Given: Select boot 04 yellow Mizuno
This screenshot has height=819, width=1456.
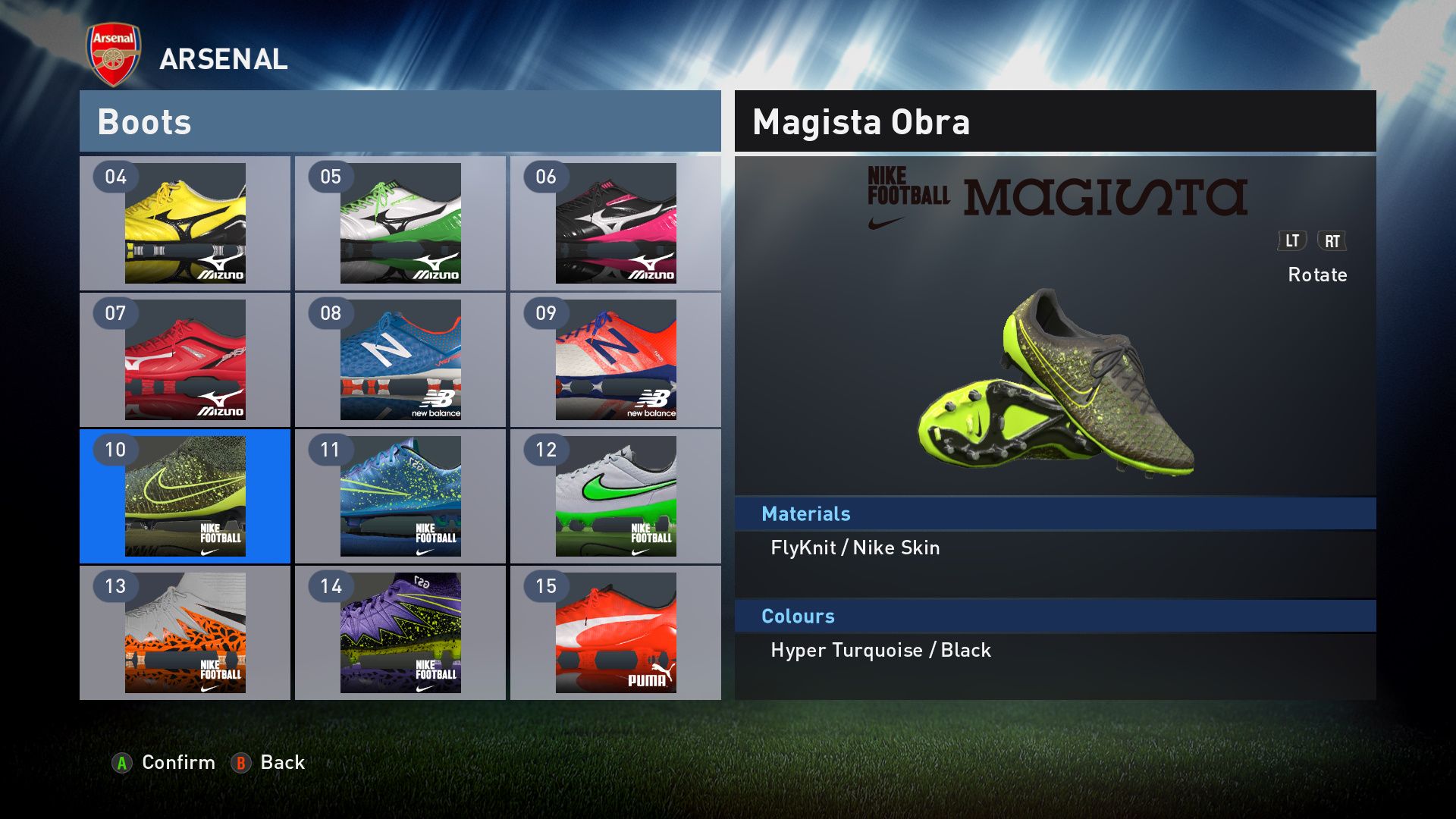Looking at the screenshot, I should pos(185,223).
